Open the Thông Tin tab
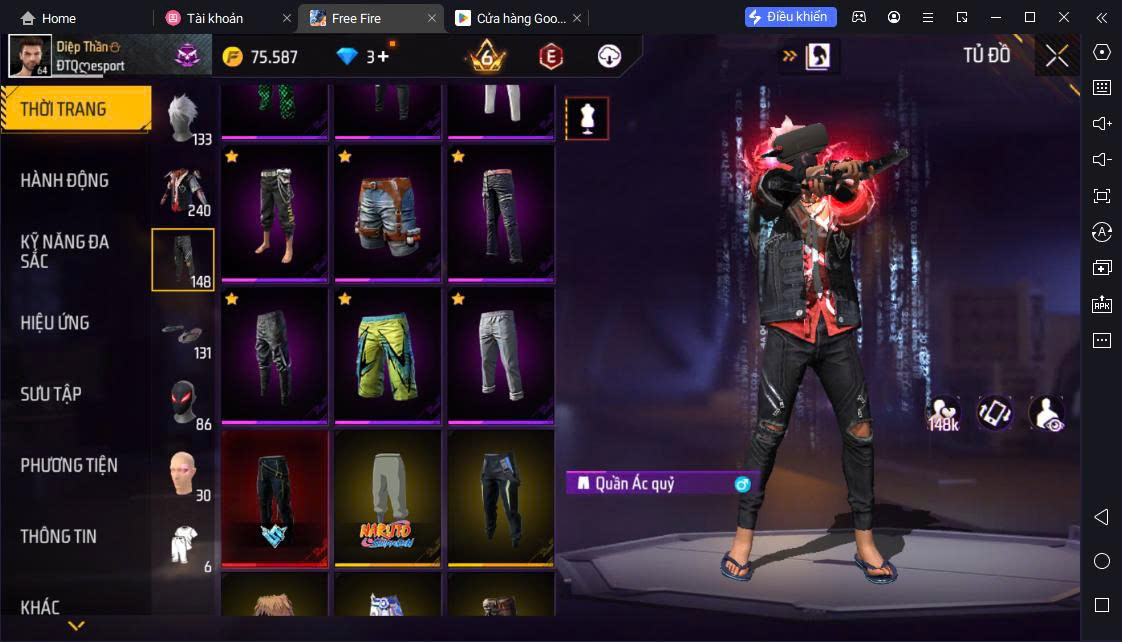This screenshot has width=1122, height=642. coord(59,536)
